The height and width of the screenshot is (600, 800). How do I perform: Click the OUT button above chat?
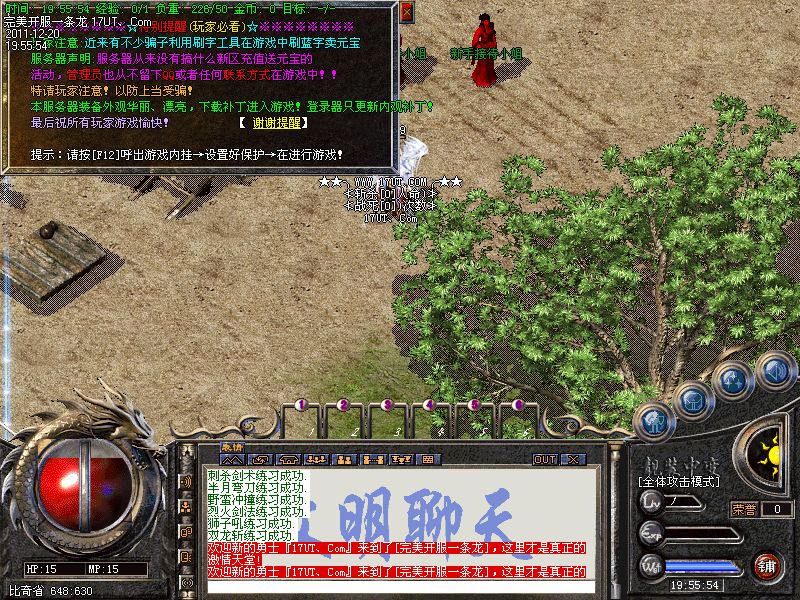point(544,459)
